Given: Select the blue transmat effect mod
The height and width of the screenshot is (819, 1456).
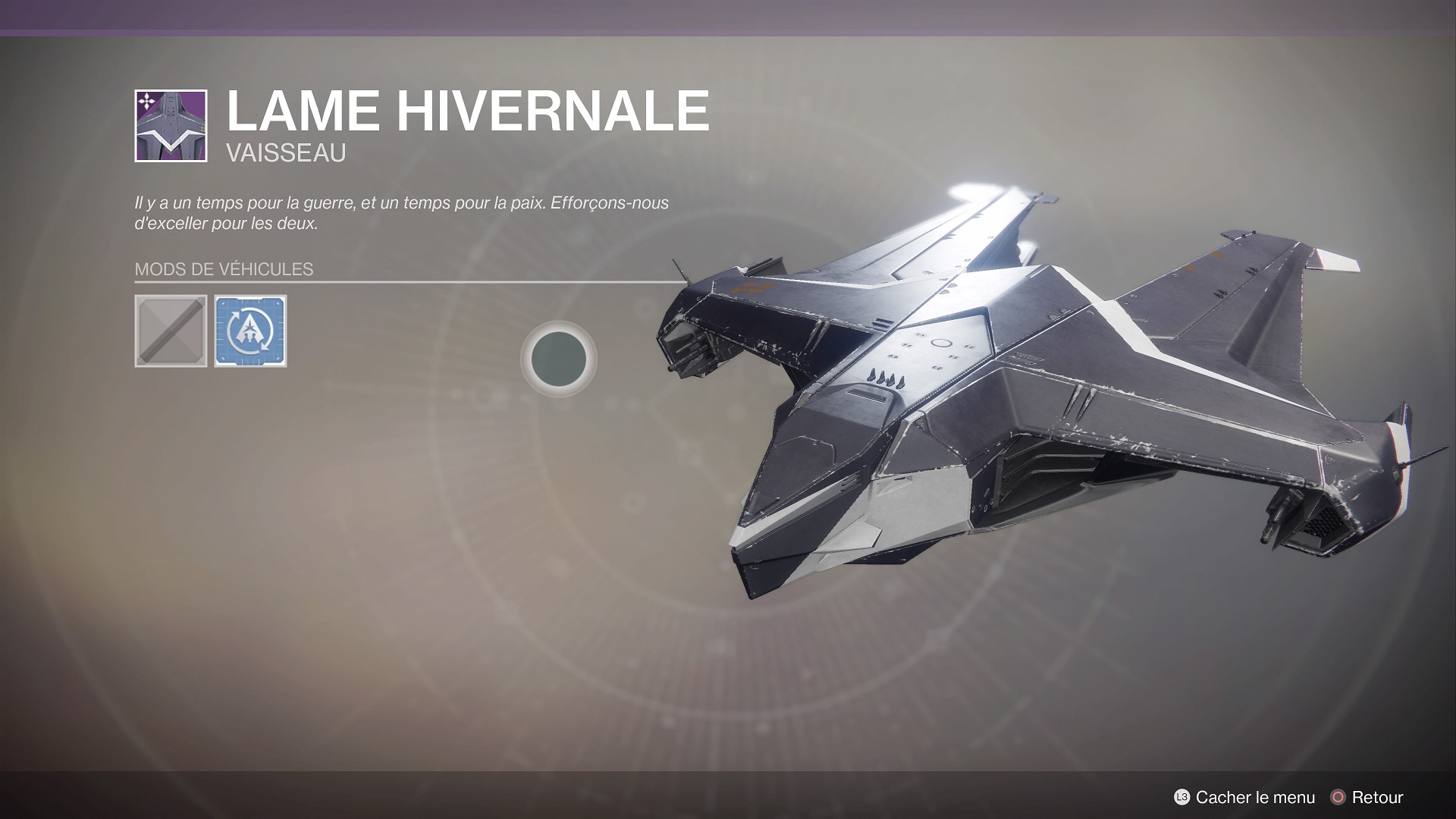Looking at the screenshot, I should [x=250, y=331].
